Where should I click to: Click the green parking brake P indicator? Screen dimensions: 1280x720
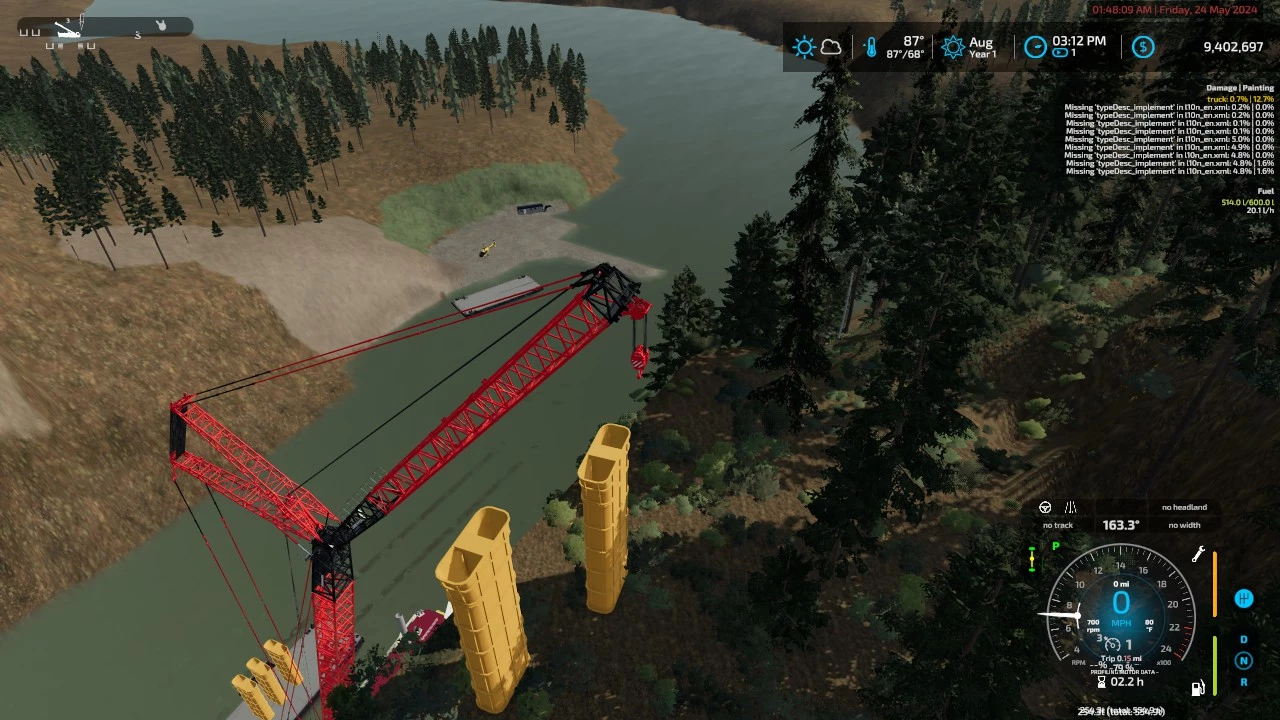point(1055,547)
